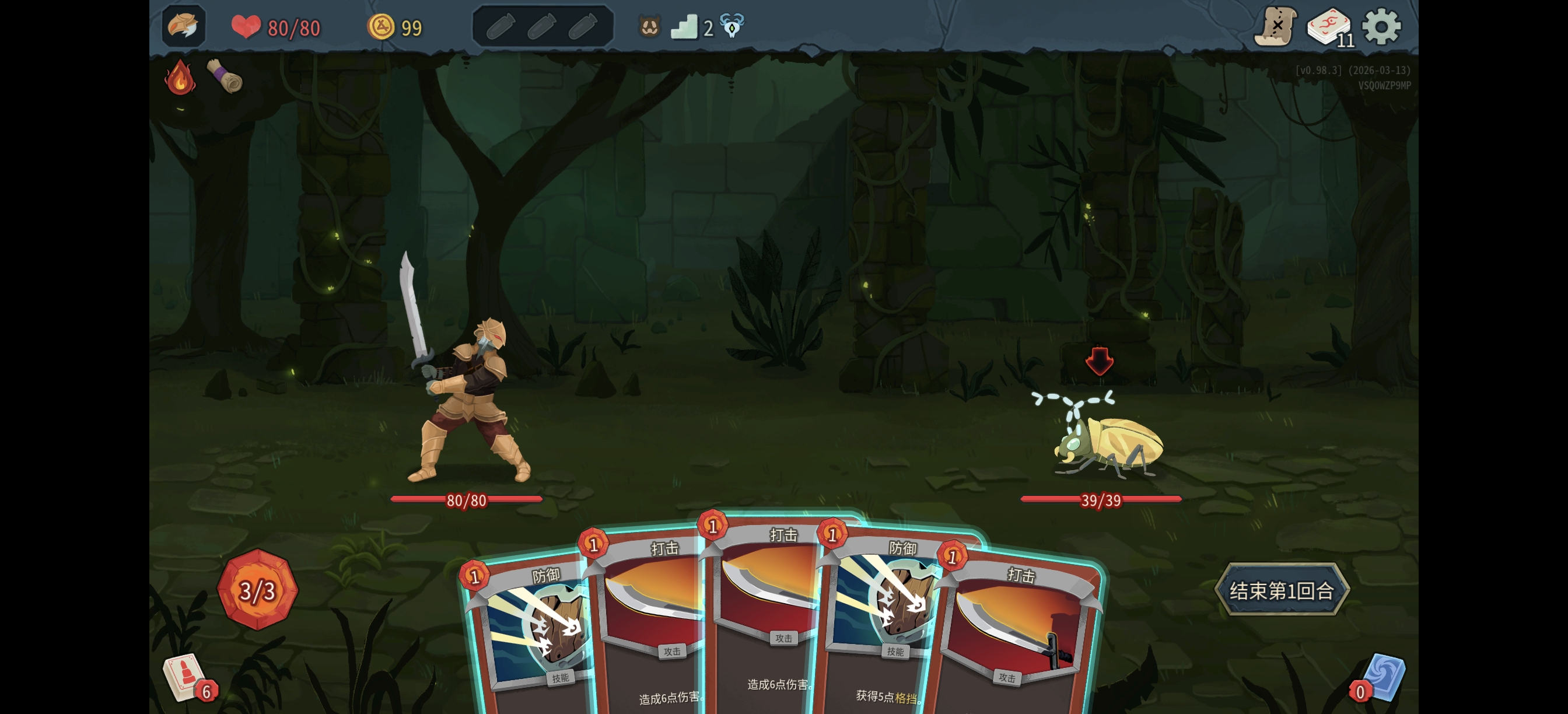
Task: Select the character portrait icon
Action: point(183,26)
